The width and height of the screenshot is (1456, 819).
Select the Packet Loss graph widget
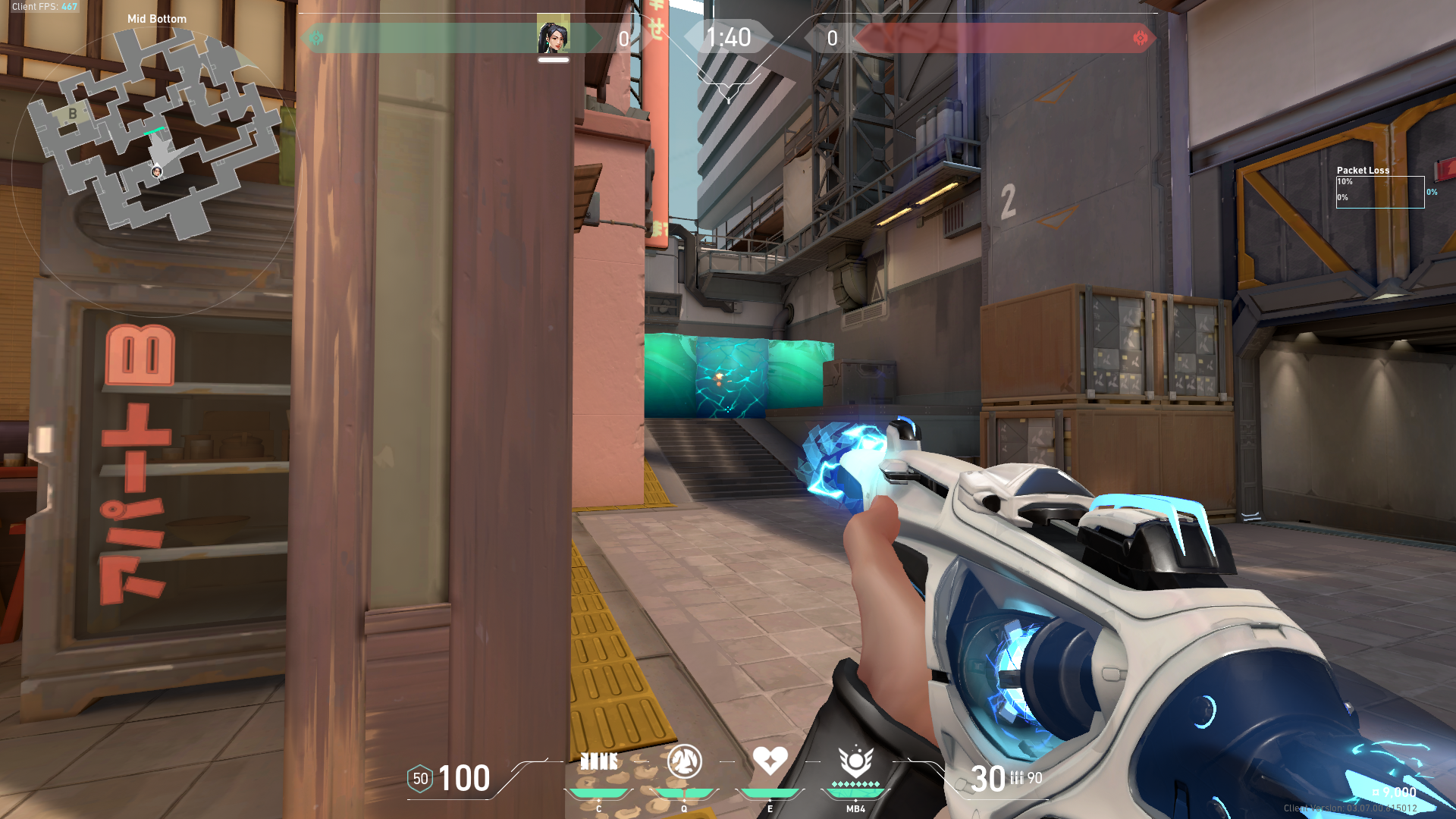1380,192
